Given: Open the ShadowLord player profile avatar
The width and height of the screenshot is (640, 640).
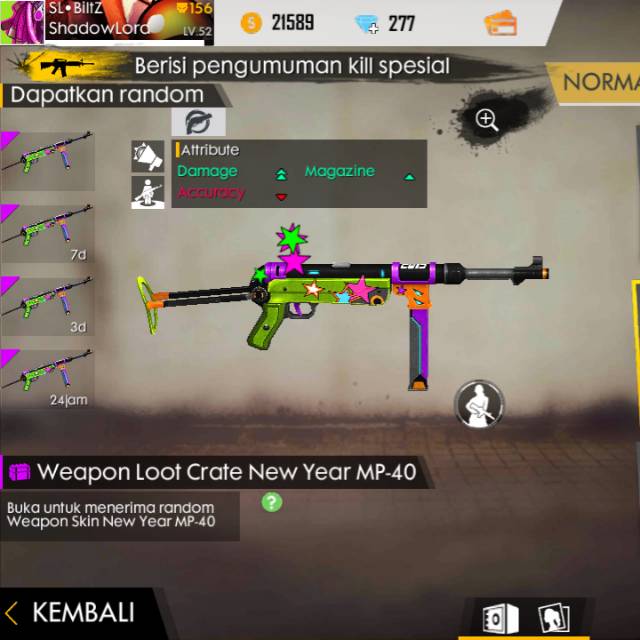Looking at the screenshot, I should (22, 21).
